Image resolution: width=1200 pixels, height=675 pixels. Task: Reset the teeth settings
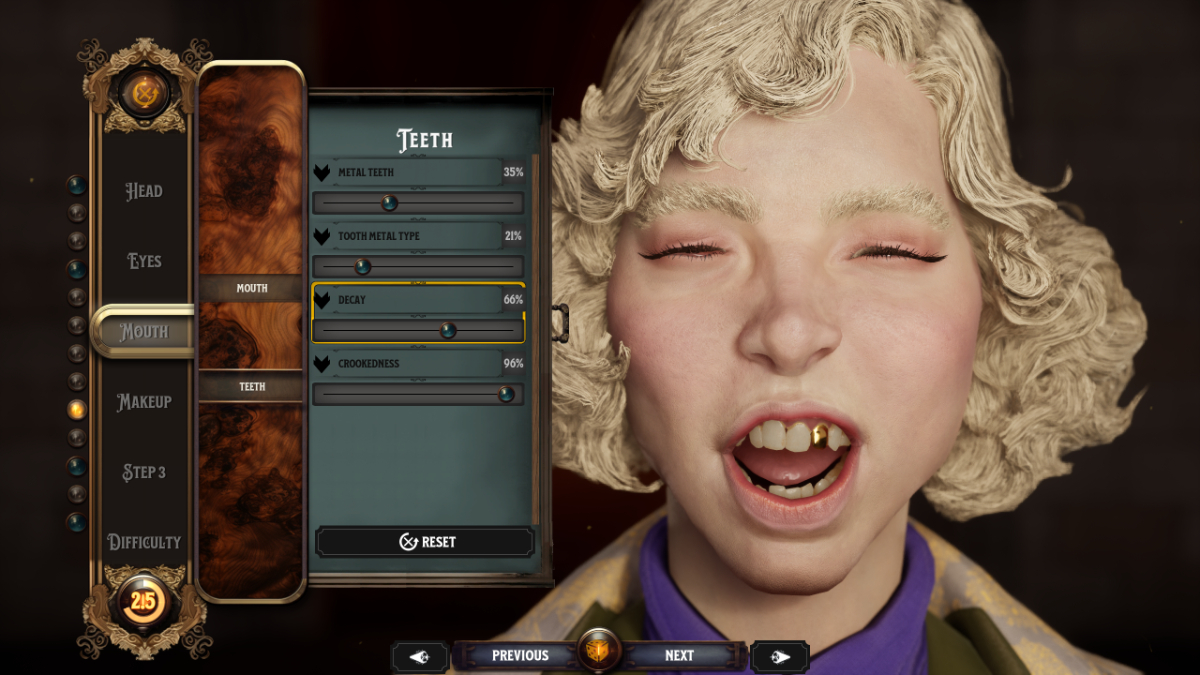pos(426,542)
